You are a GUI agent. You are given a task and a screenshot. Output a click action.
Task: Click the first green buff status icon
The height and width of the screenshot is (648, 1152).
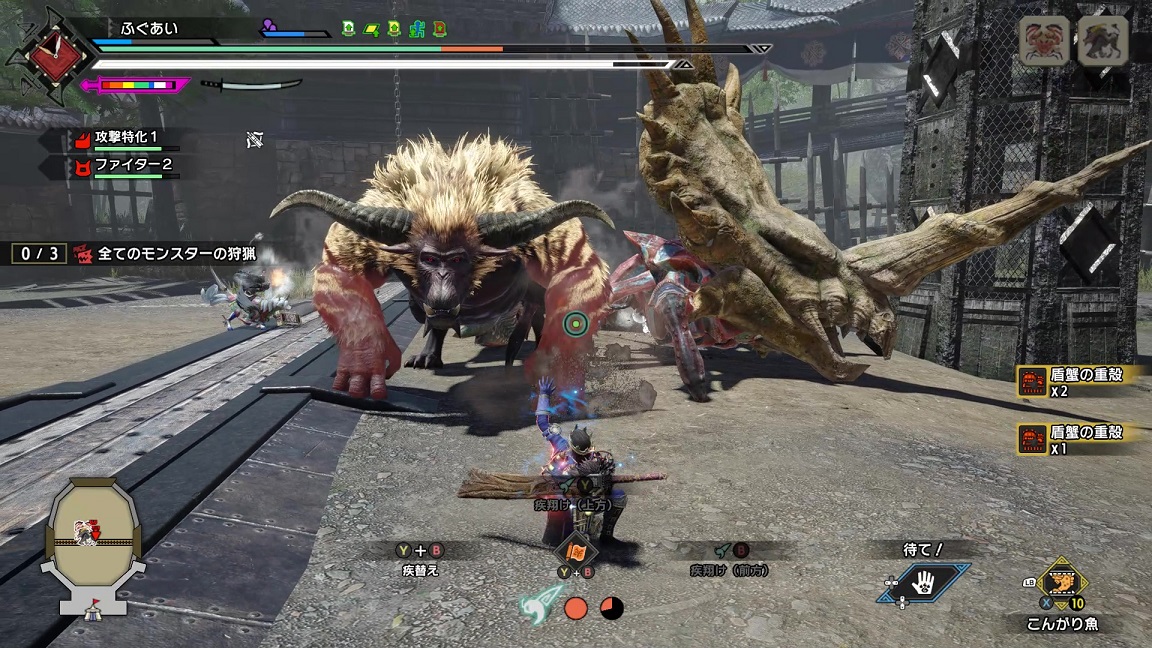[x=348, y=29]
